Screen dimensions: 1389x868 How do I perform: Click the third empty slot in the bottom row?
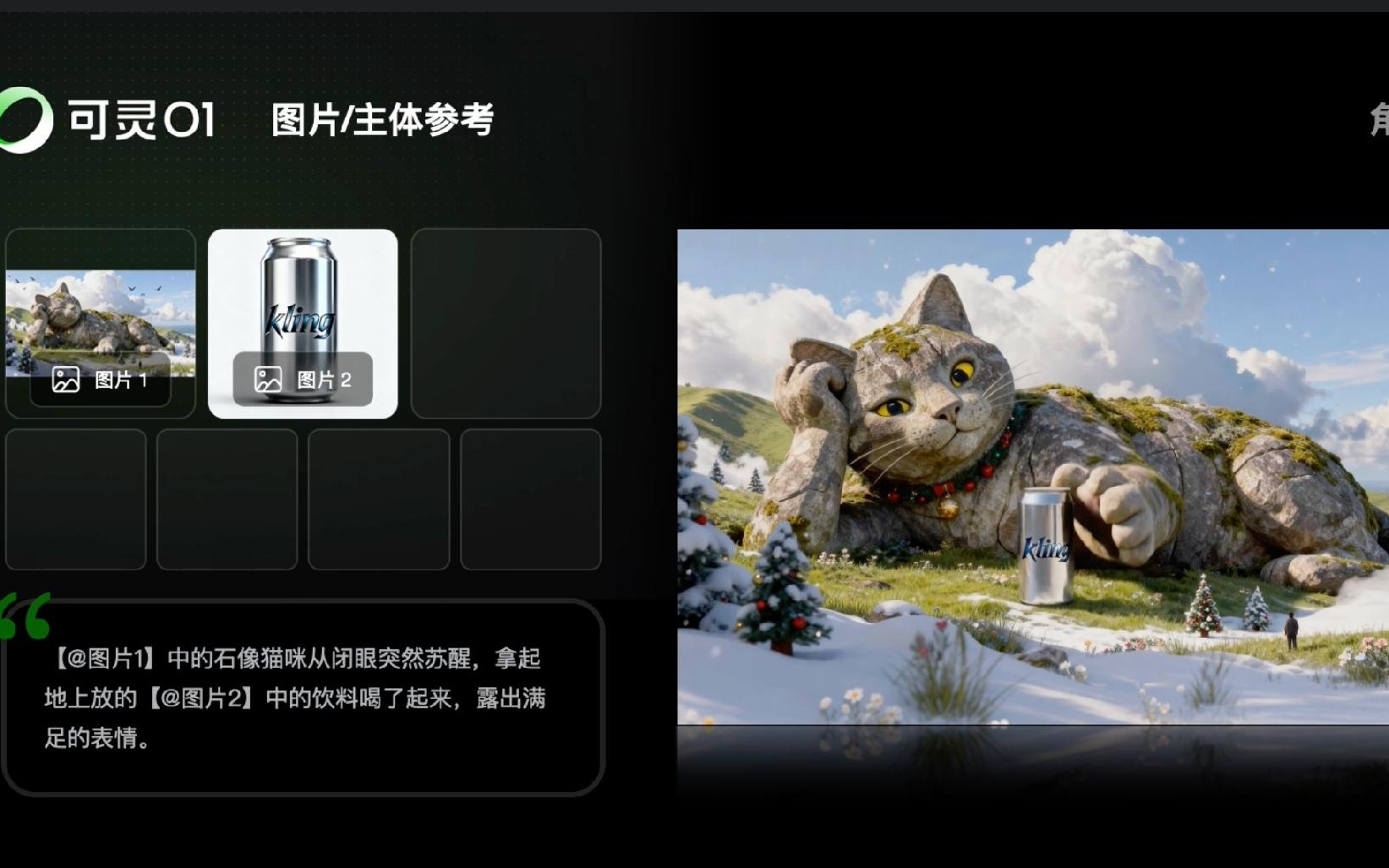pos(379,500)
